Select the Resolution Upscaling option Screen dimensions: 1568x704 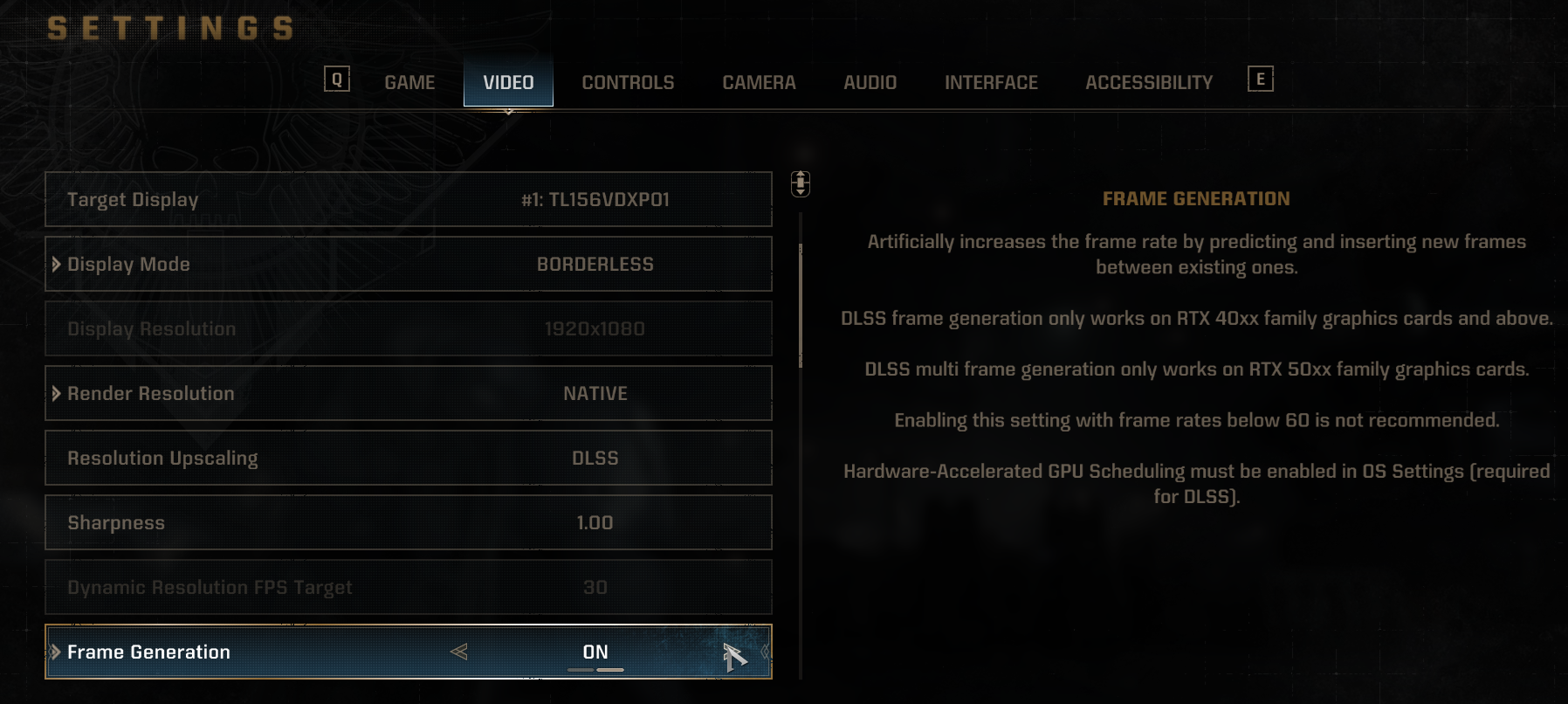click(409, 459)
